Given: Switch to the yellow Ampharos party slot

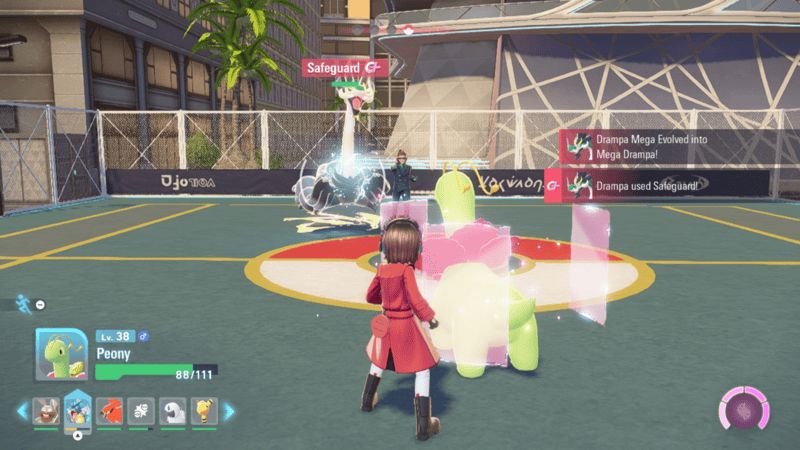Looking at the screenshot, I should pos(205,408).
